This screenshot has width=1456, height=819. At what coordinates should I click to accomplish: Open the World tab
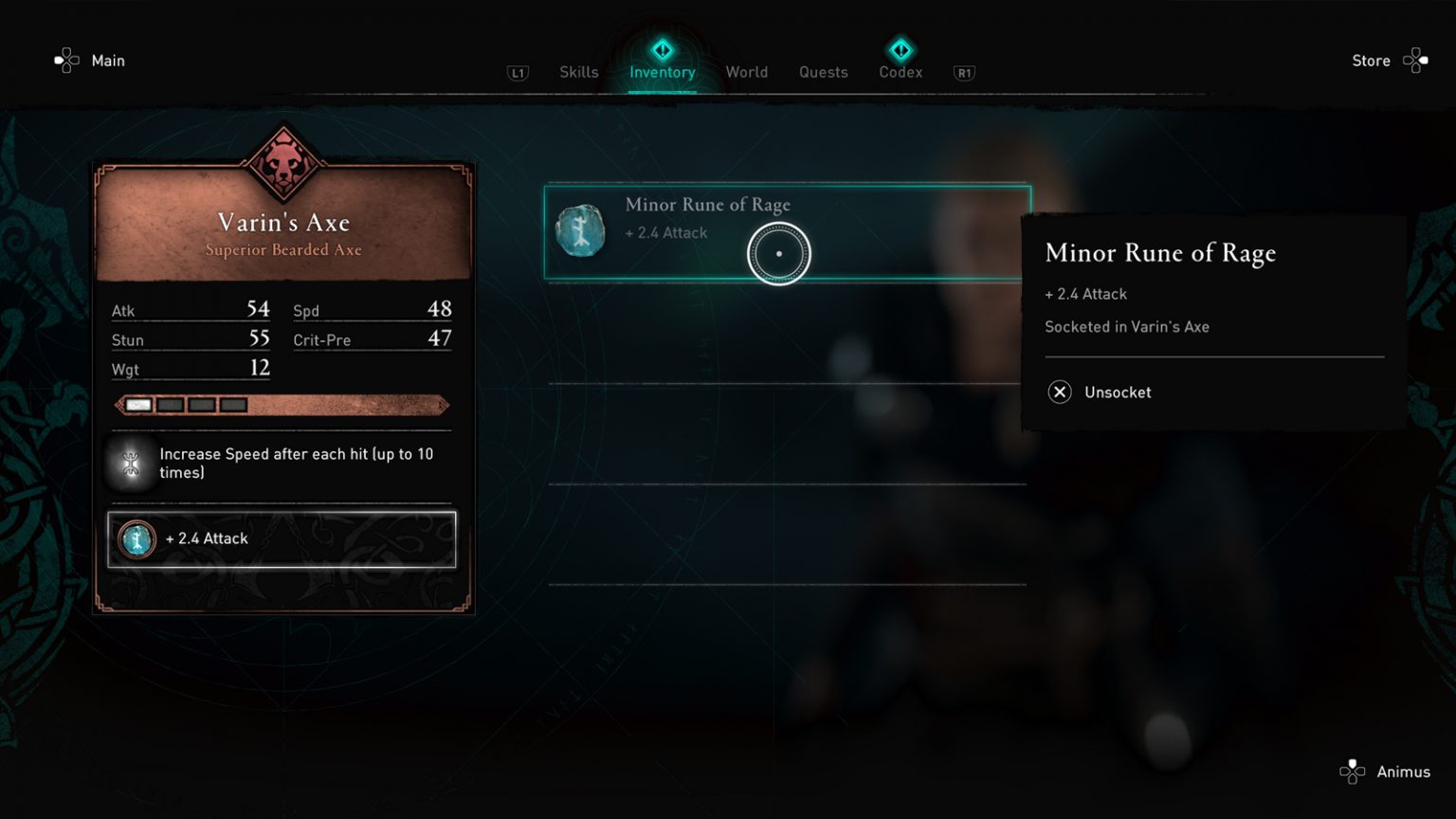747,72
